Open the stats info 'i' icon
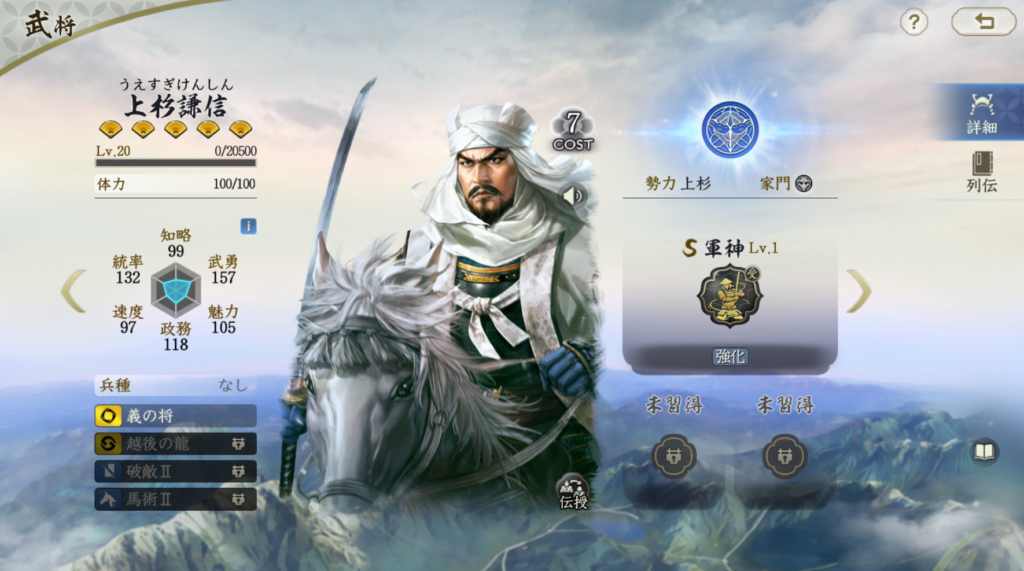 tap(248, 226)
